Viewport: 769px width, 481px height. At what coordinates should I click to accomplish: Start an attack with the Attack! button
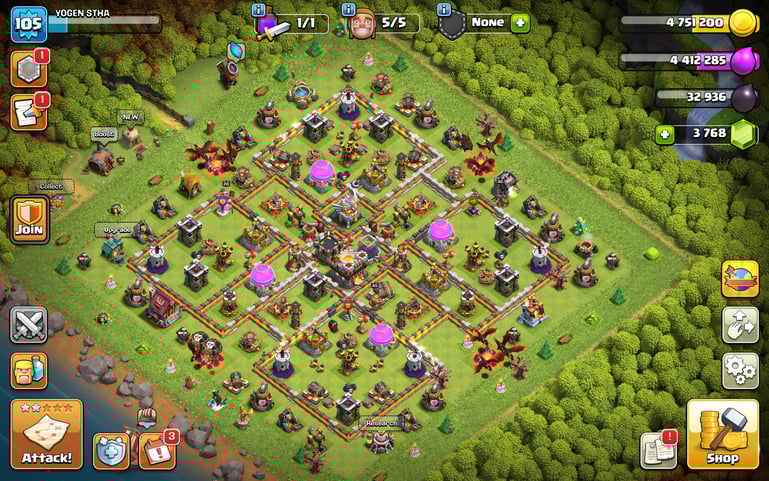click(x=46, y=435)
